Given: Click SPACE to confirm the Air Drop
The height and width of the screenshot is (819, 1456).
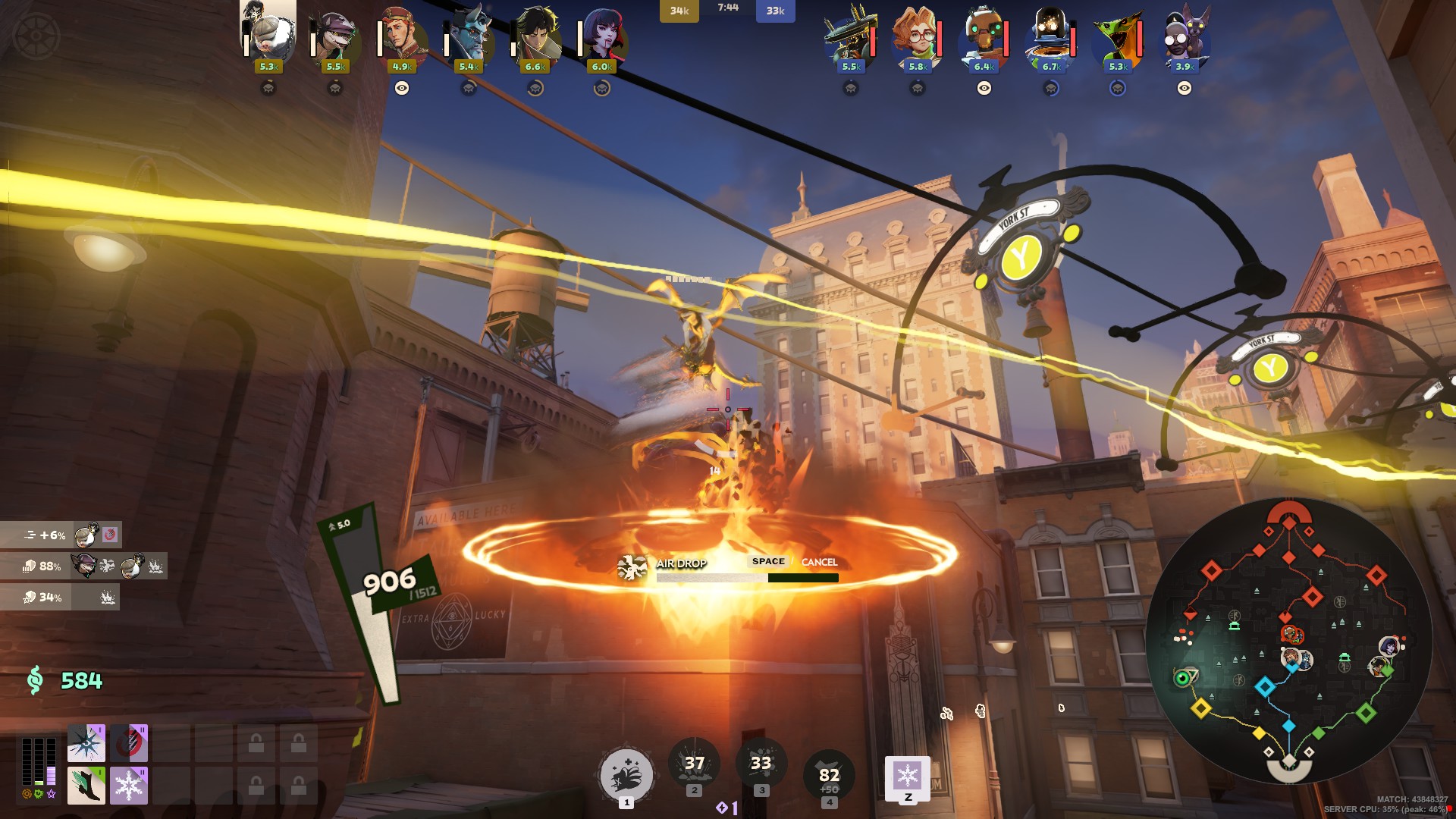Looking at the screenshot, I should tap(769, 562).
